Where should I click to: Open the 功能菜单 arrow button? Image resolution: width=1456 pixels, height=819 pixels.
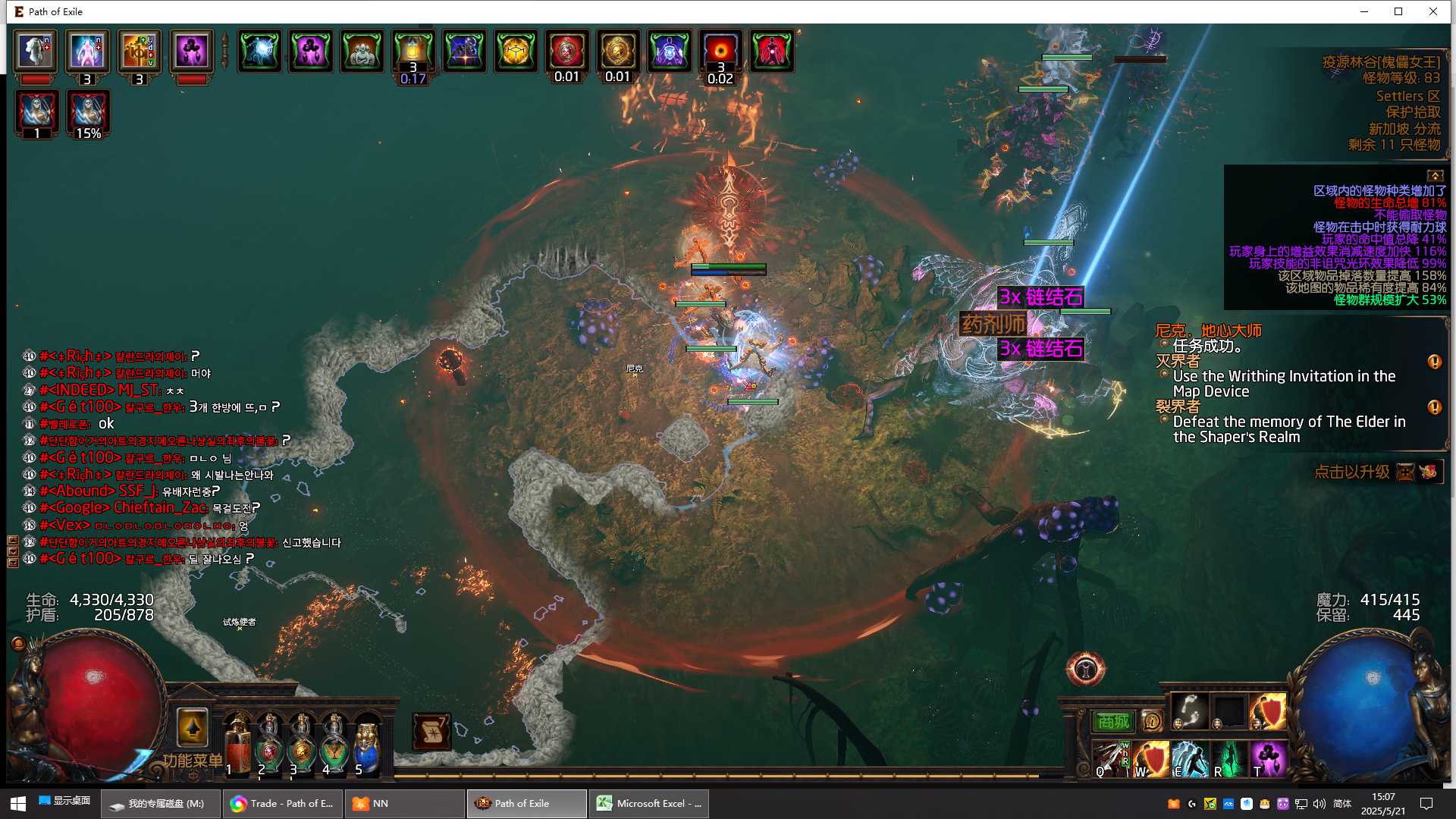click(192, 729)
